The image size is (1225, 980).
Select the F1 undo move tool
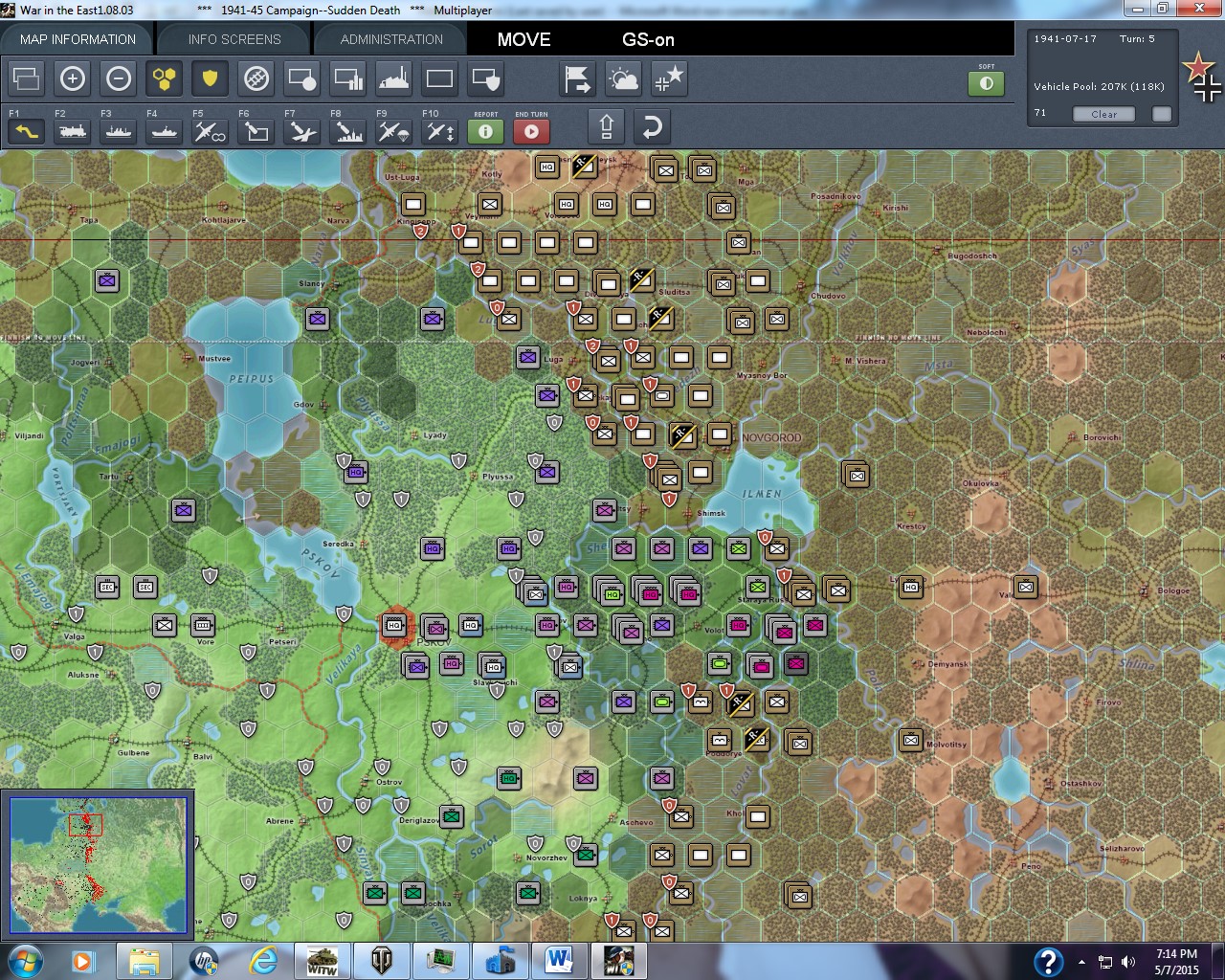coord(26,130)
